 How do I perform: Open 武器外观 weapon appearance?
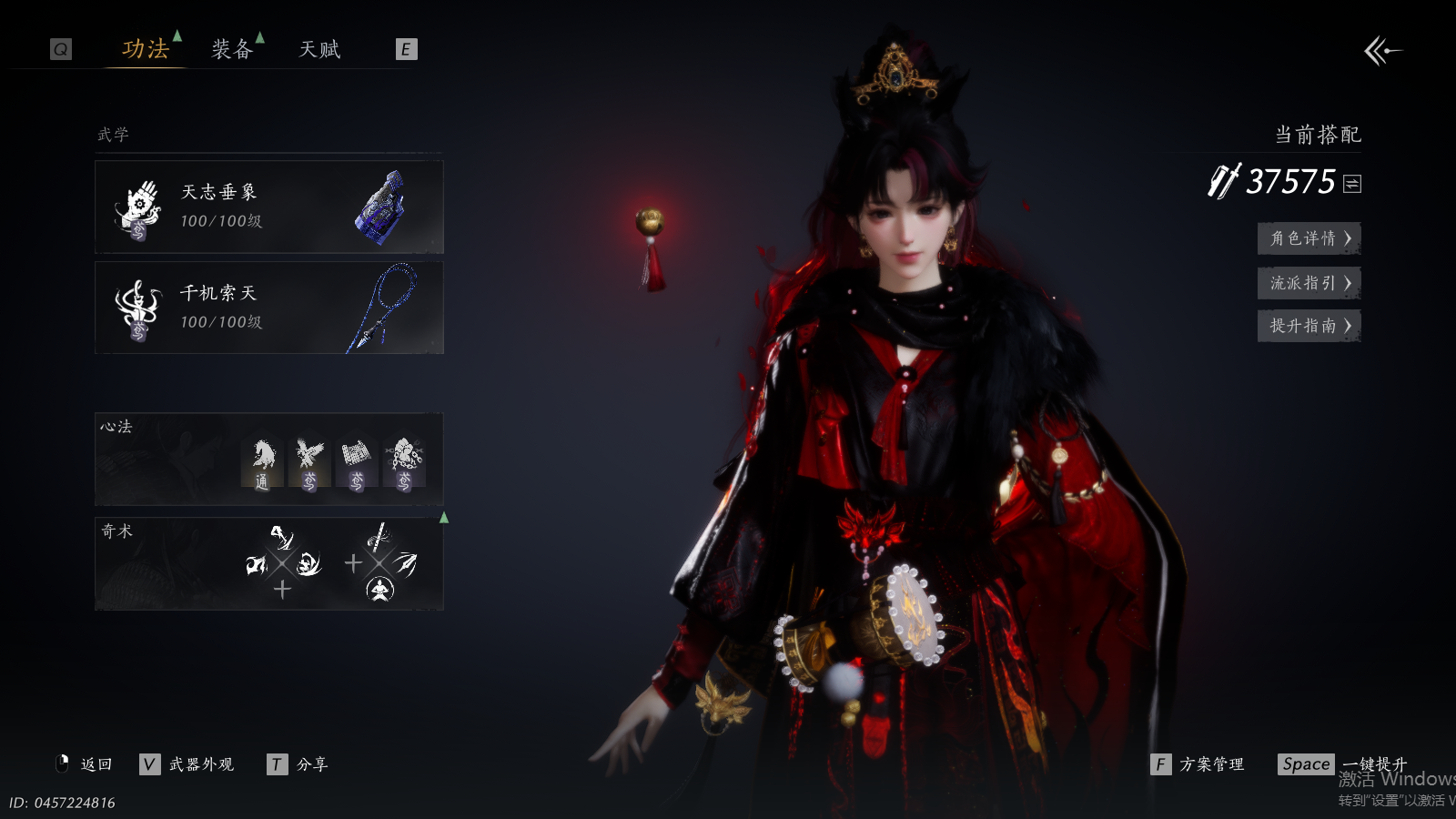(187, 764)
